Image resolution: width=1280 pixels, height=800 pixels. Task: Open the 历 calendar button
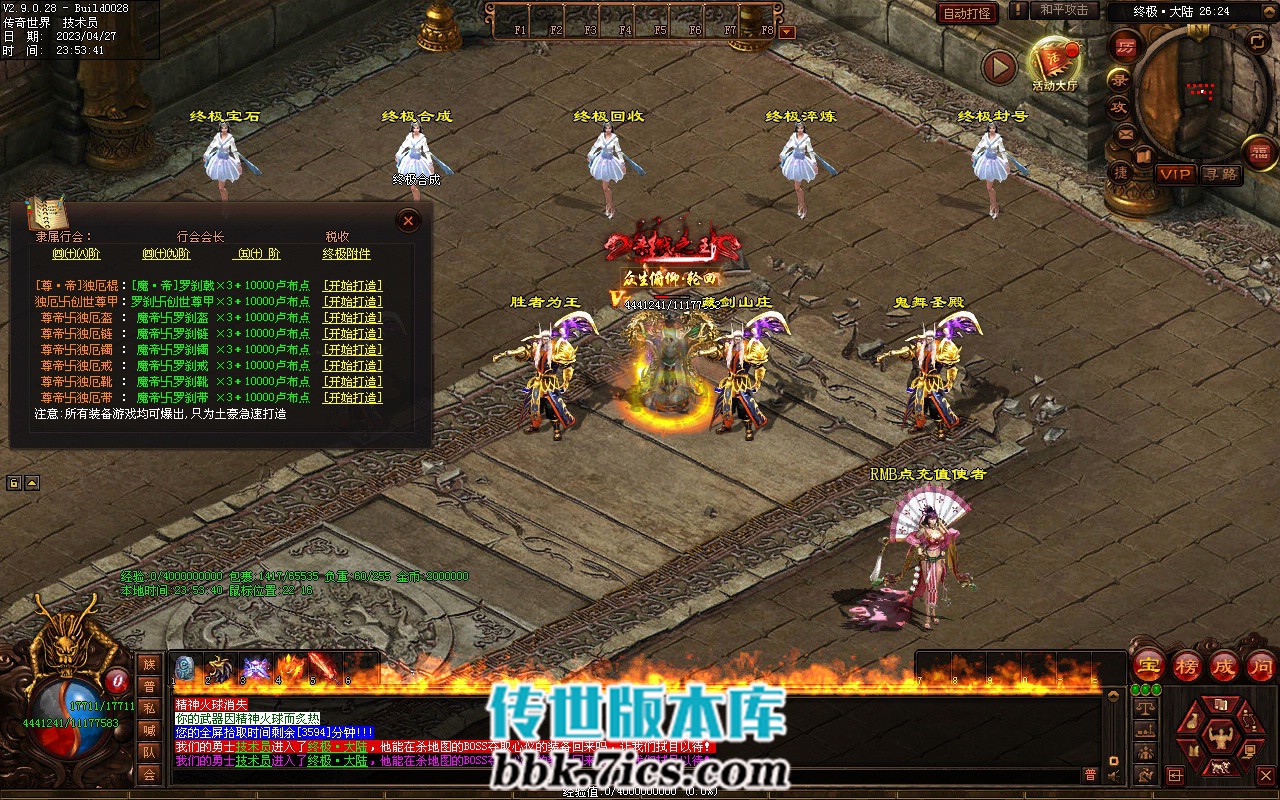pyautogui.click(x=1126, y=47)
